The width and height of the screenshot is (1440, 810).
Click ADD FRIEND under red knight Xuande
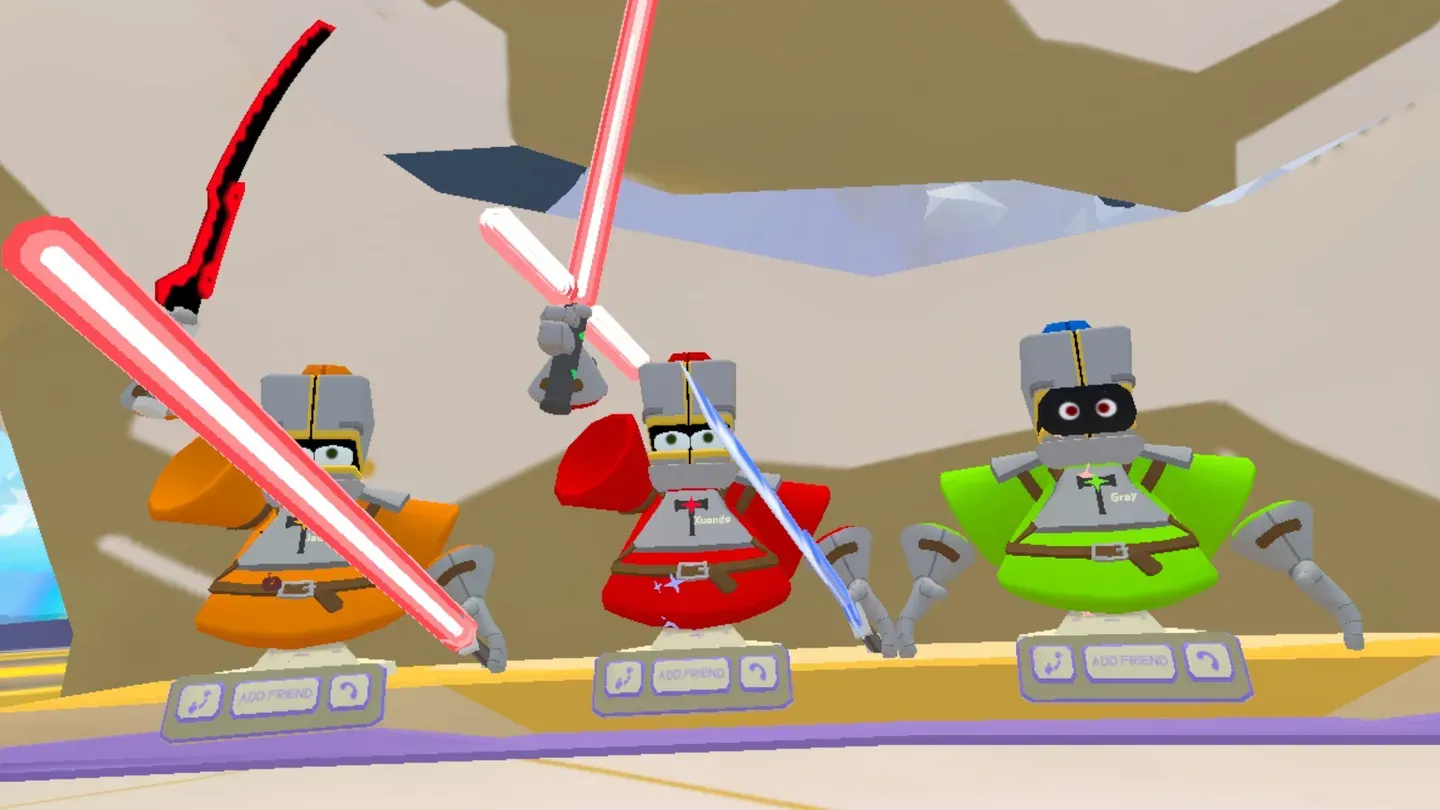click(x=691, y=676)
